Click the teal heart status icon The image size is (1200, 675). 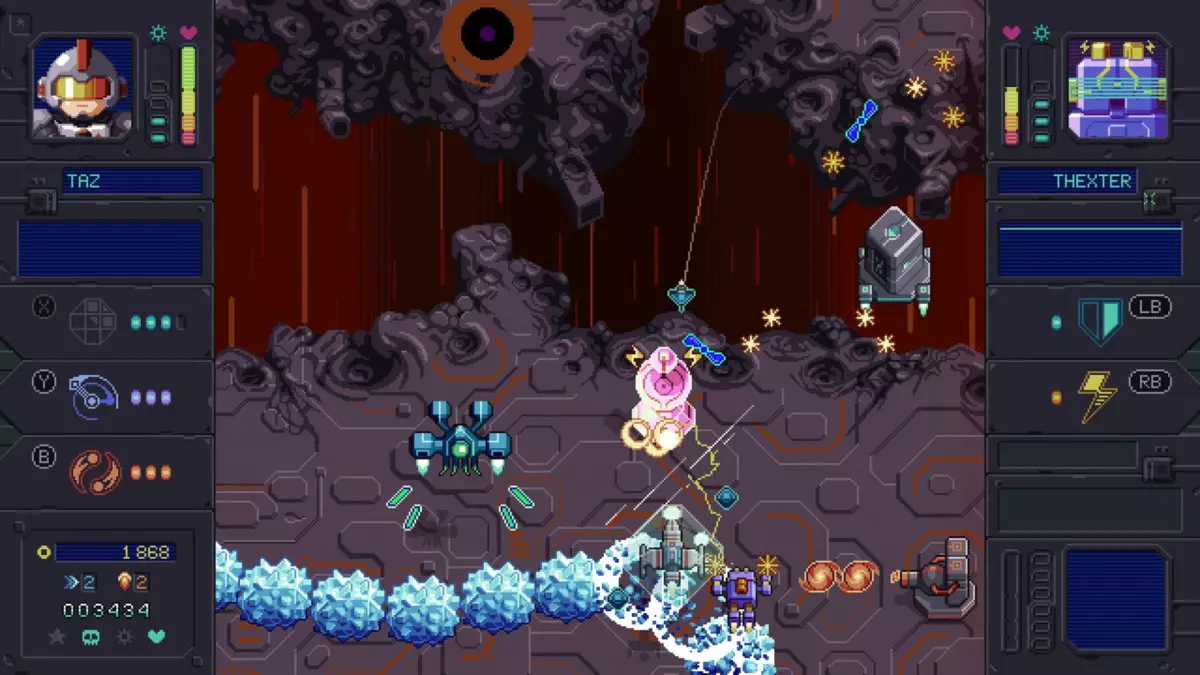[157, 636]
